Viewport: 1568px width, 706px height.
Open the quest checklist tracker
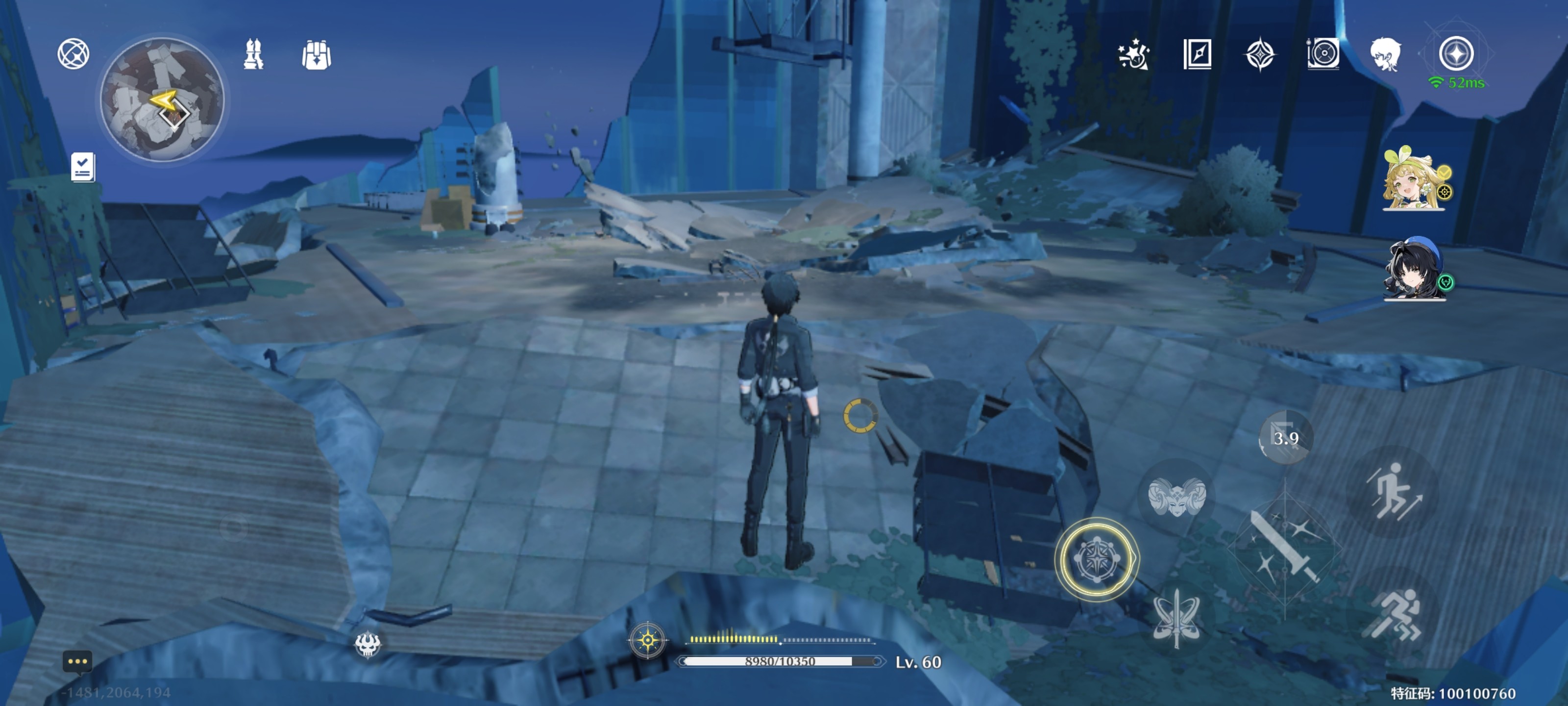coord(82,167)
